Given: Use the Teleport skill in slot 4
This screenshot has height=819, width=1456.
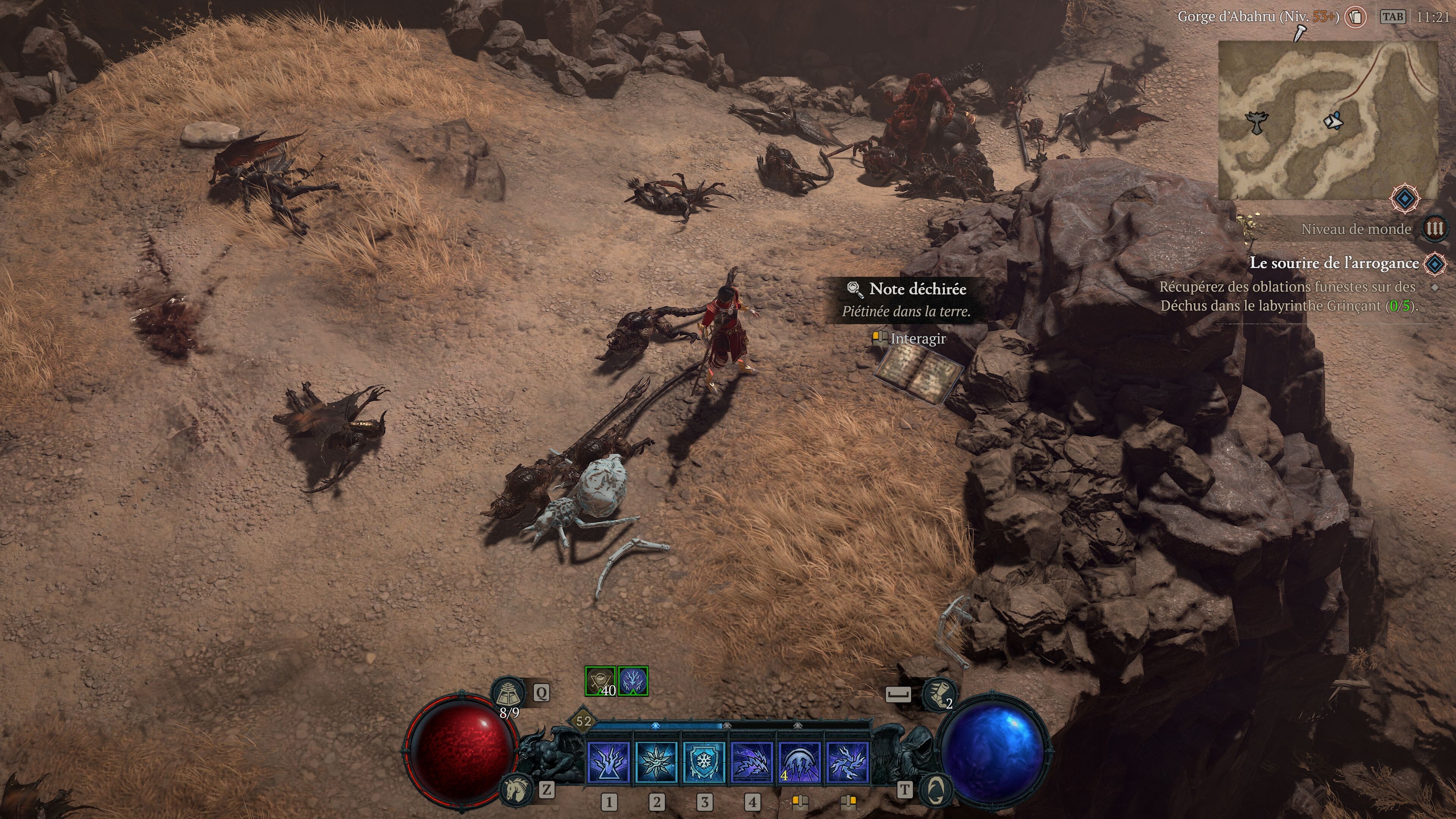Looking at the screenshot, I should pos(752,762).
